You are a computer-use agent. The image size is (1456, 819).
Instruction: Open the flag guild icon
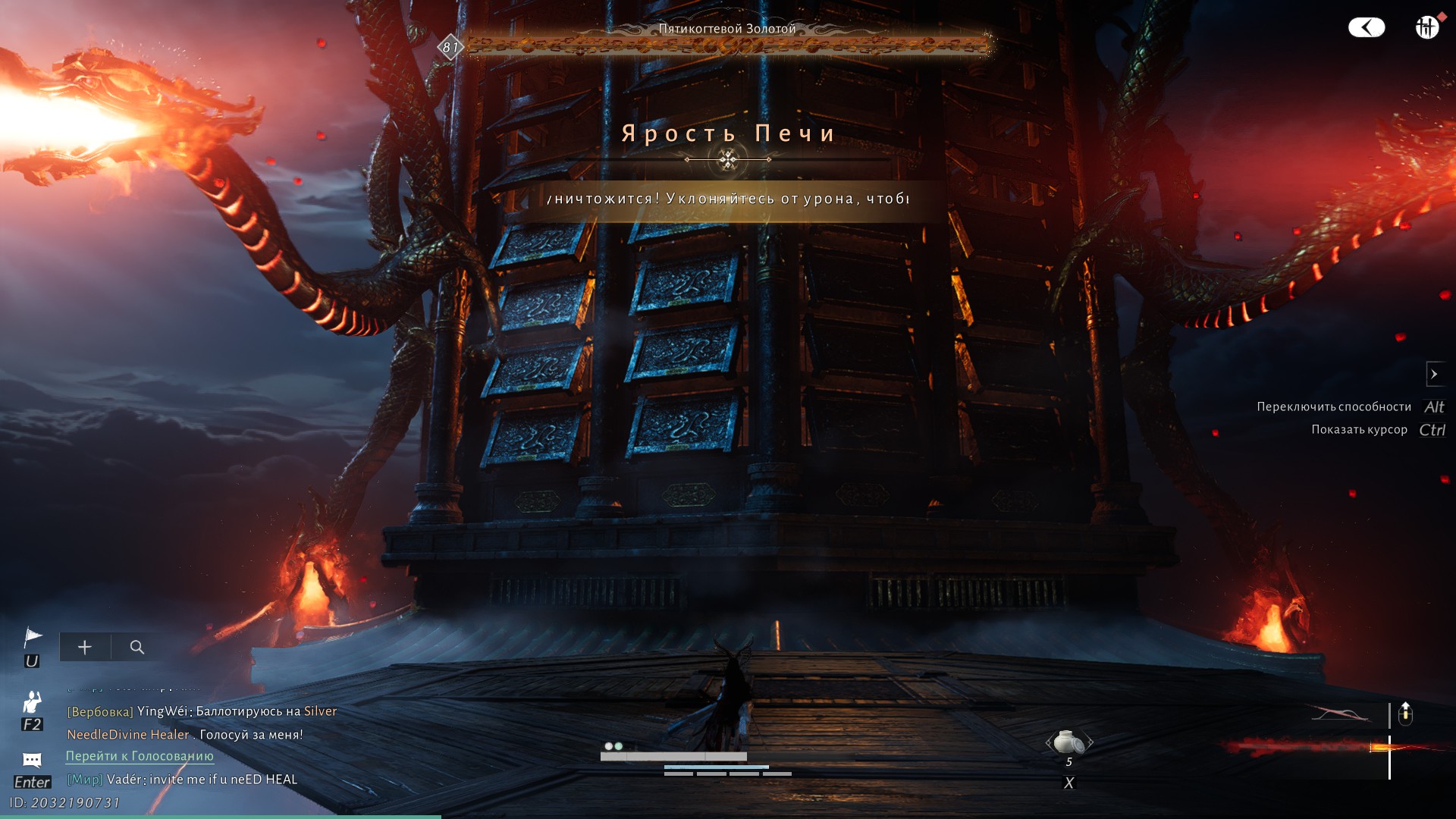tap(33, 637)
